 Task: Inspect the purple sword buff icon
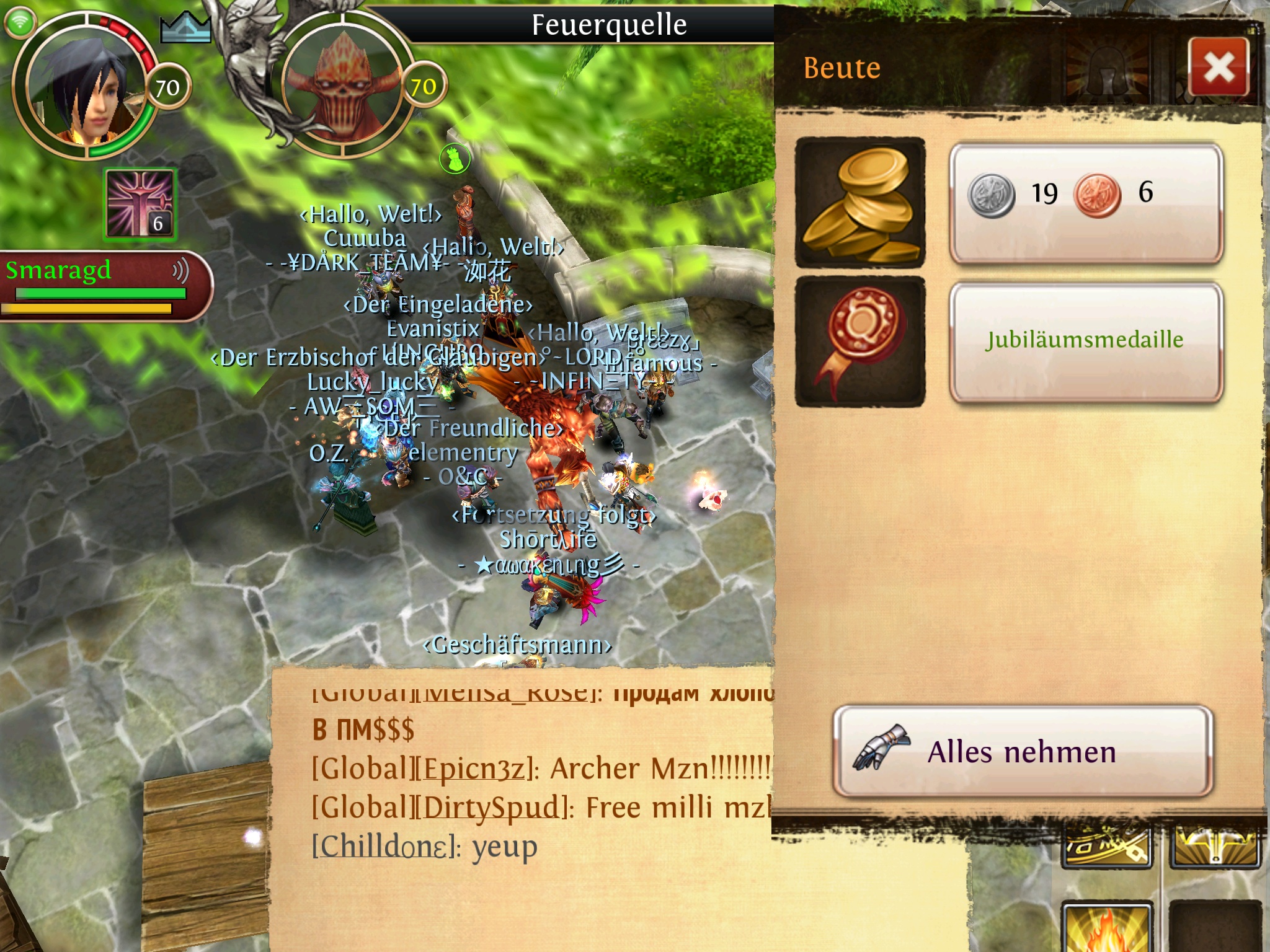point(141,204)
